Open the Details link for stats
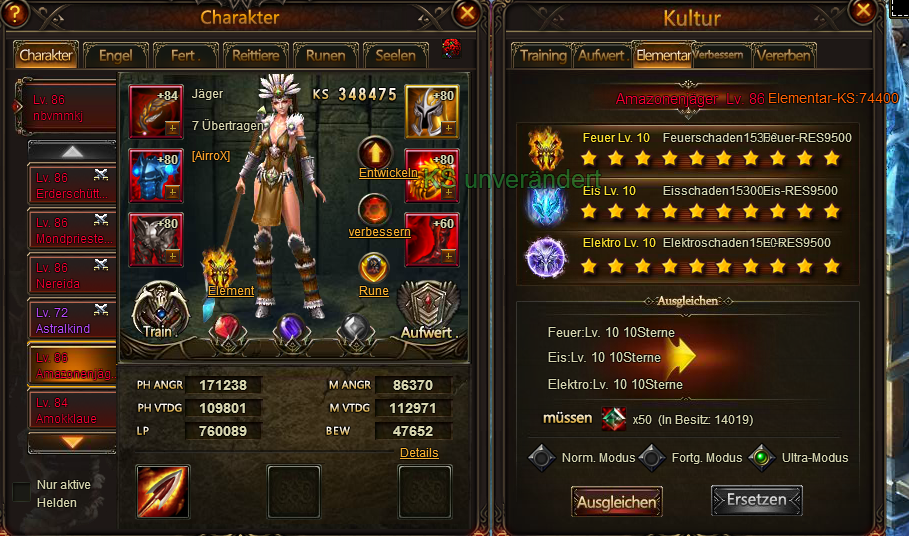 (419, 453)
